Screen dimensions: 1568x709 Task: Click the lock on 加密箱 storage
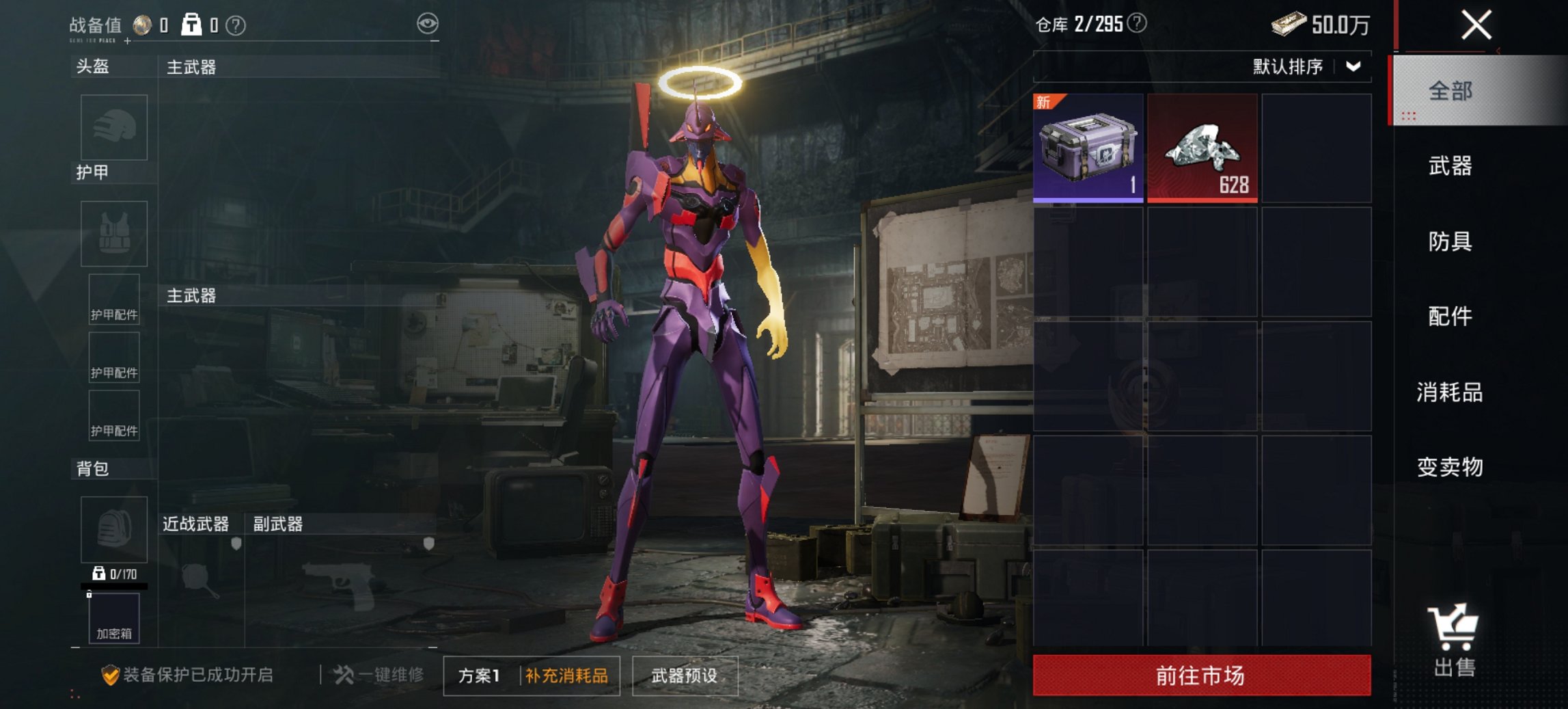point(91,593)
